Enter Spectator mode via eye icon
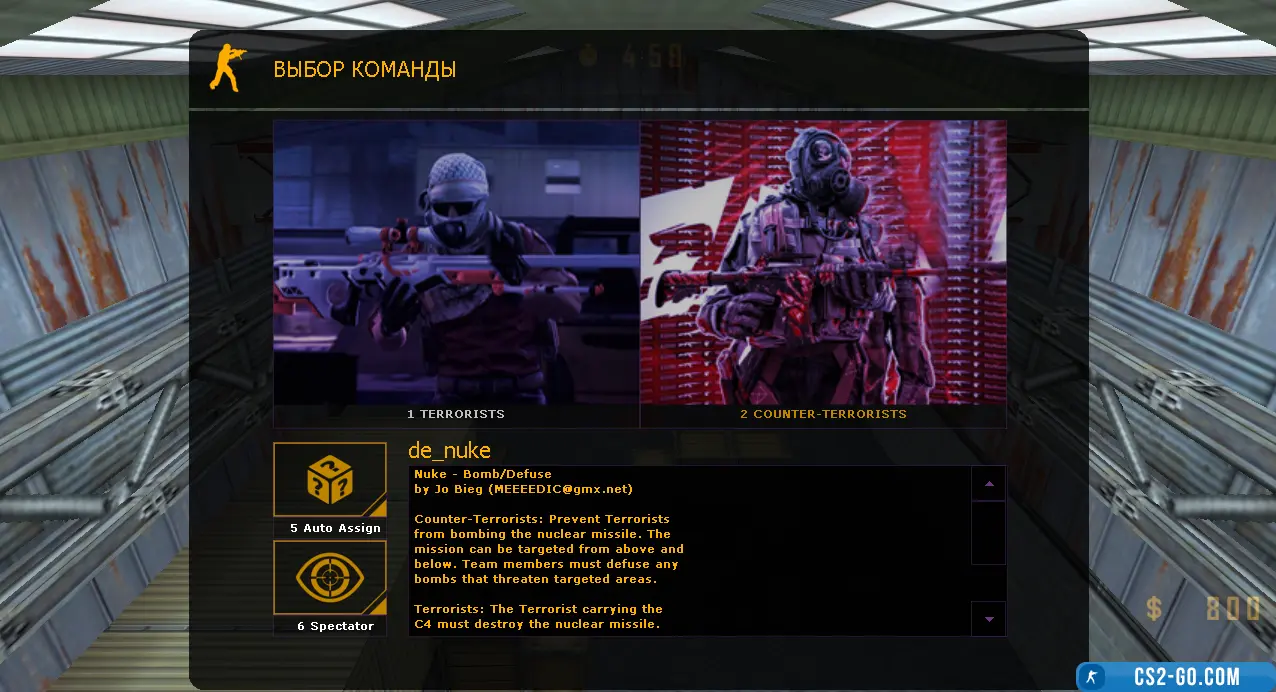 tap(330, 579)
